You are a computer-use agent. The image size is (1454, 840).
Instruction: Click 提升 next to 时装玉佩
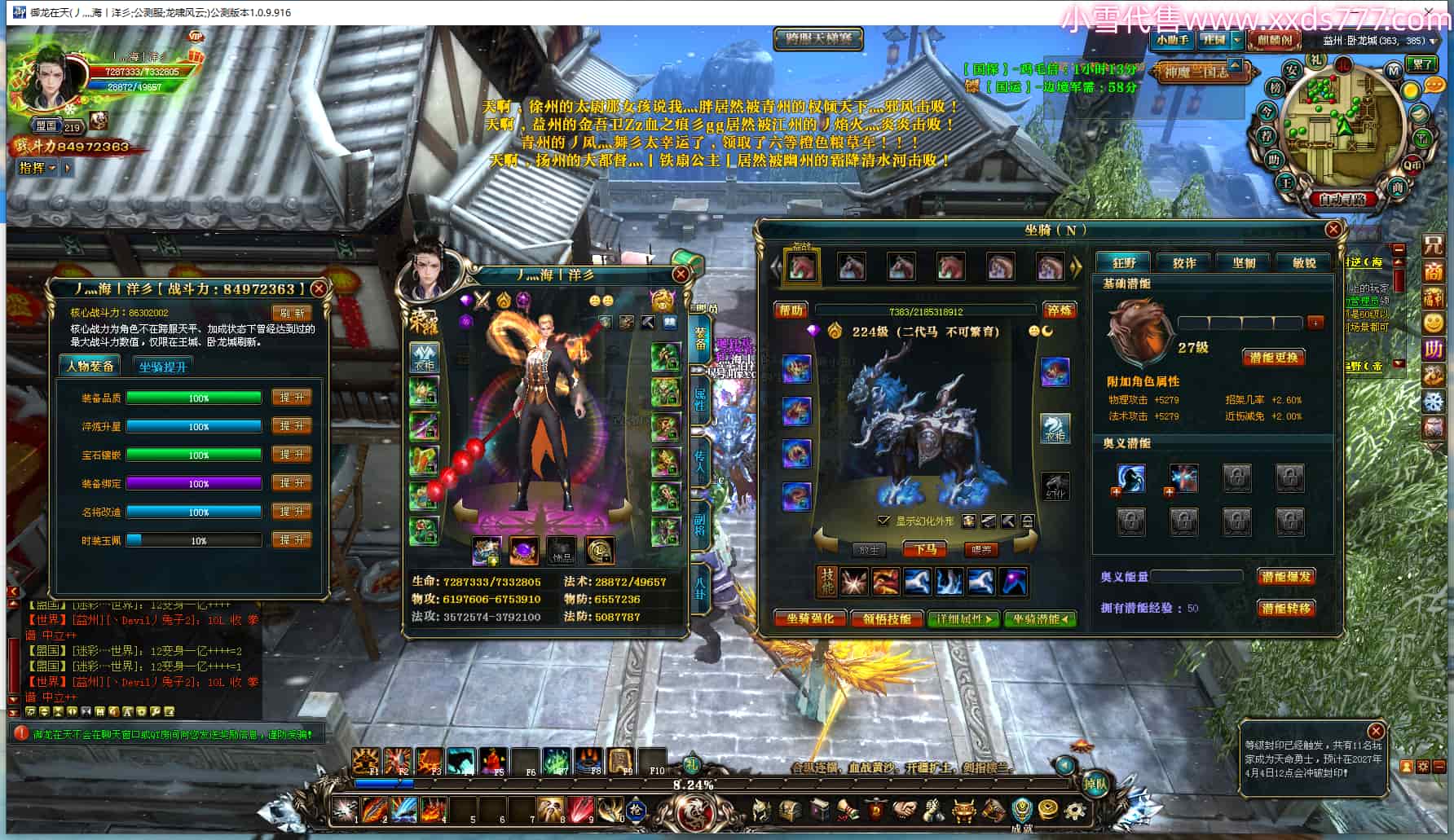pyautogui.click(x=291, y=540)
